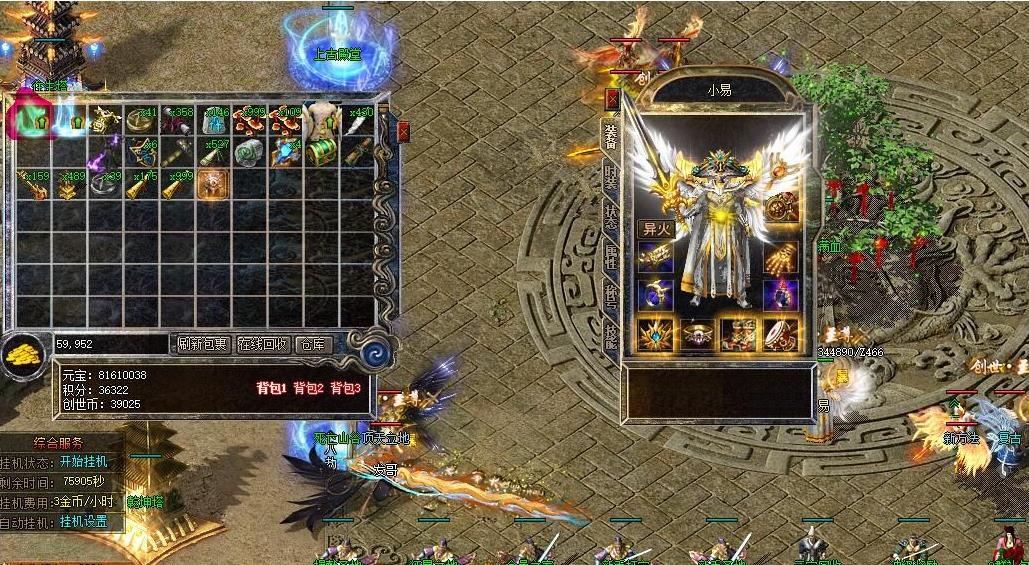Viewport: 1029px width, 565px height.
Task: Show the 属性 attributes tab
Action: coord(609,256)
